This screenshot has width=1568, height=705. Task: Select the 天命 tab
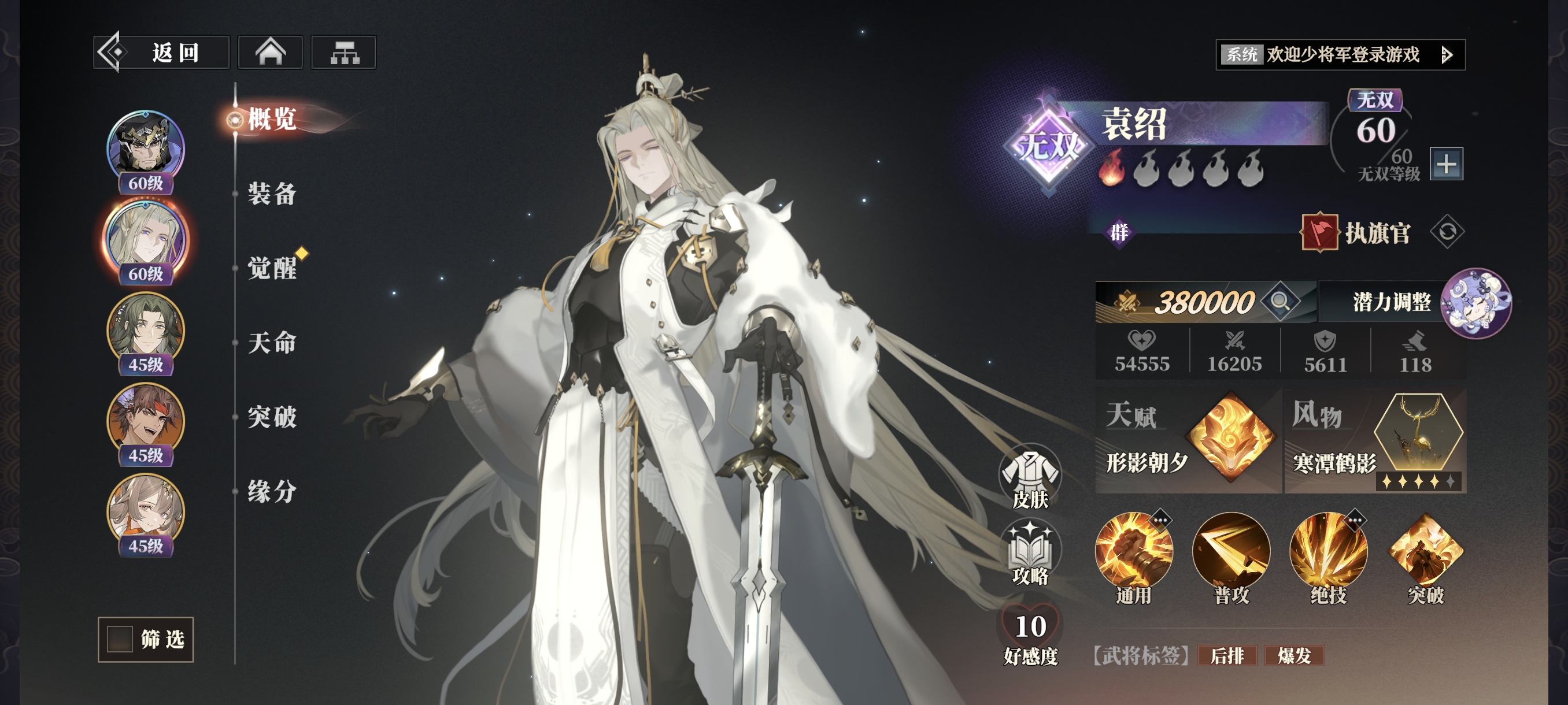272,343
